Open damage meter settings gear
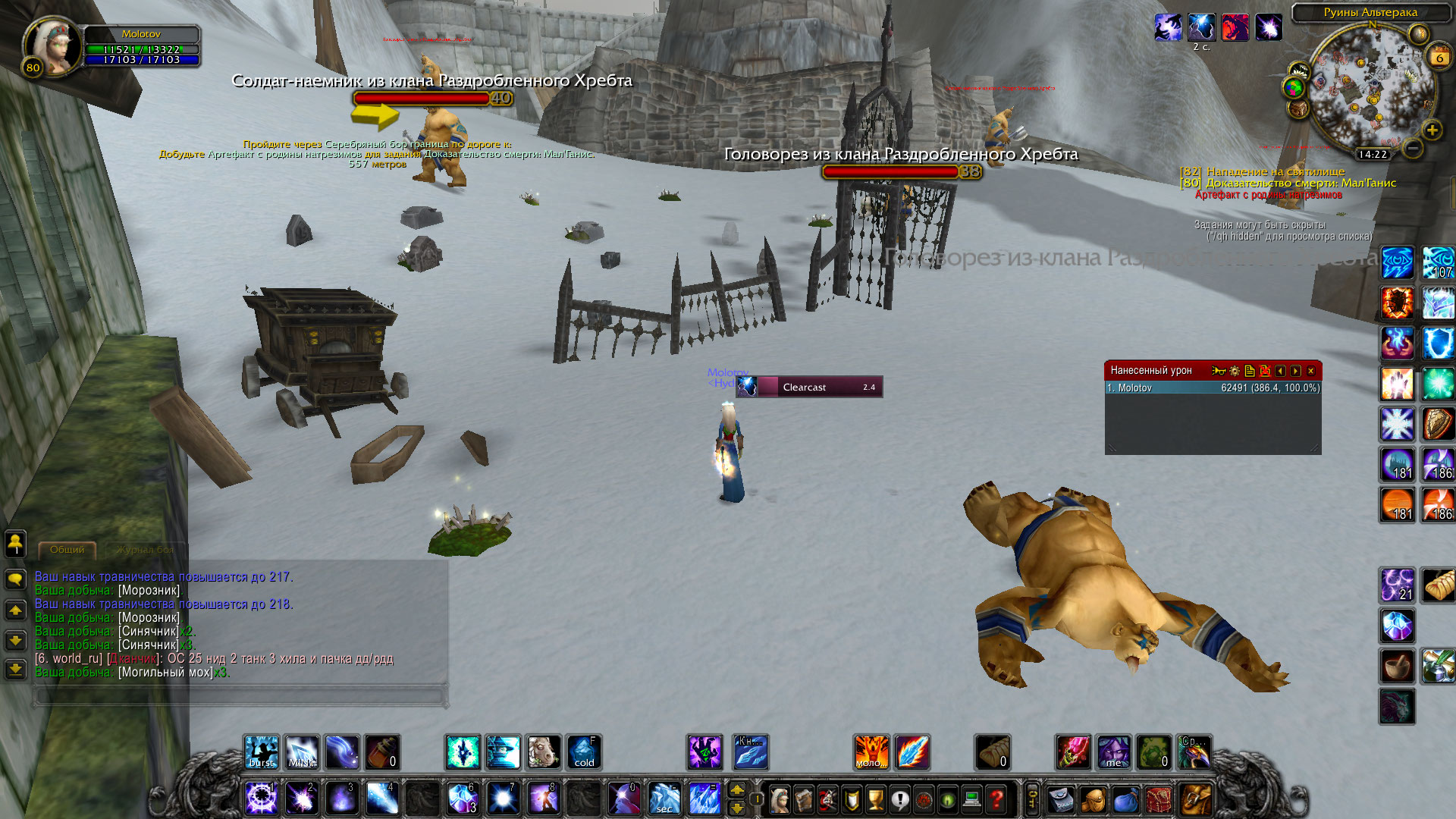 point(1235,371)
